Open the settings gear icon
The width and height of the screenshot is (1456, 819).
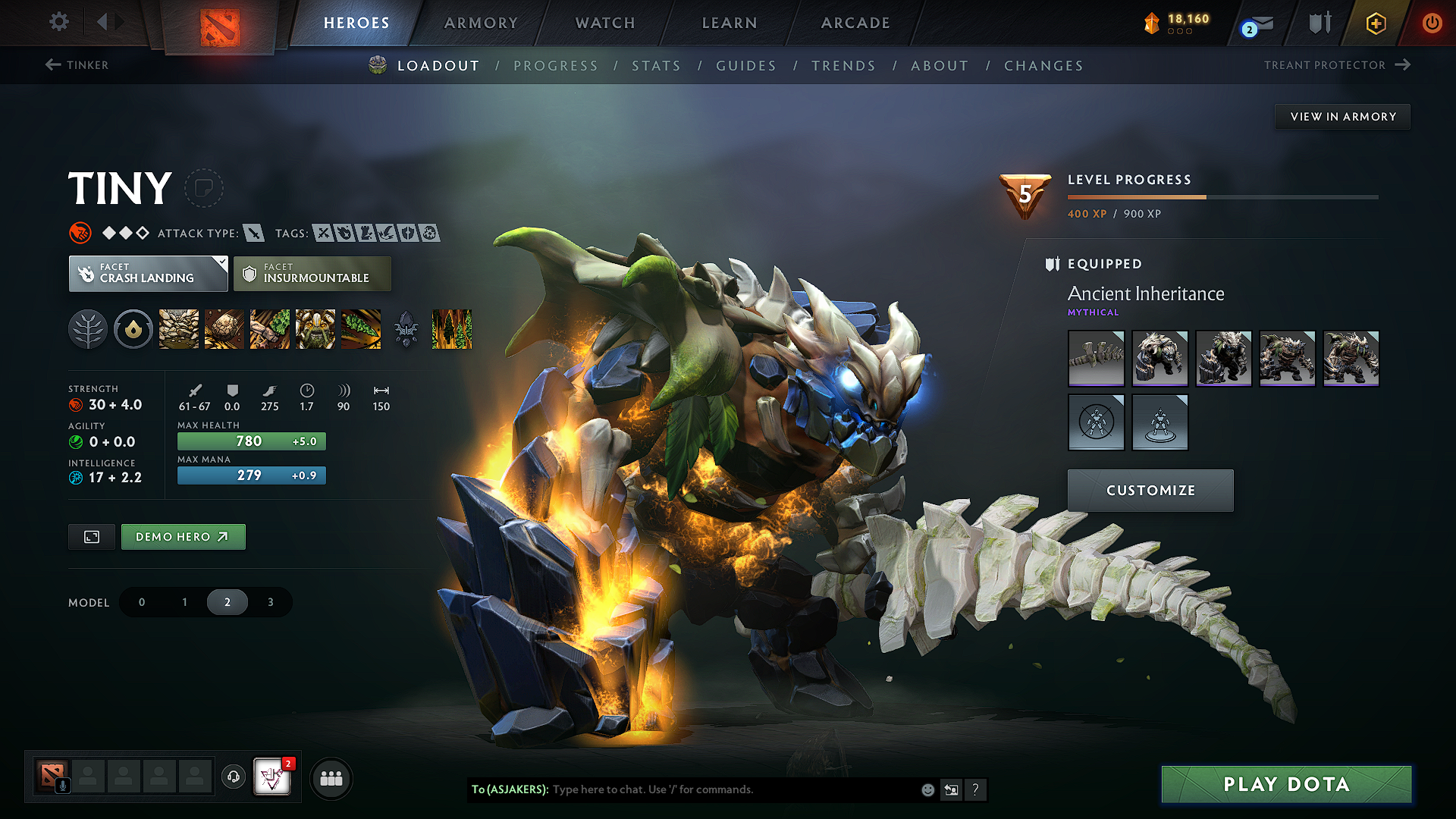tap(59, 22)
